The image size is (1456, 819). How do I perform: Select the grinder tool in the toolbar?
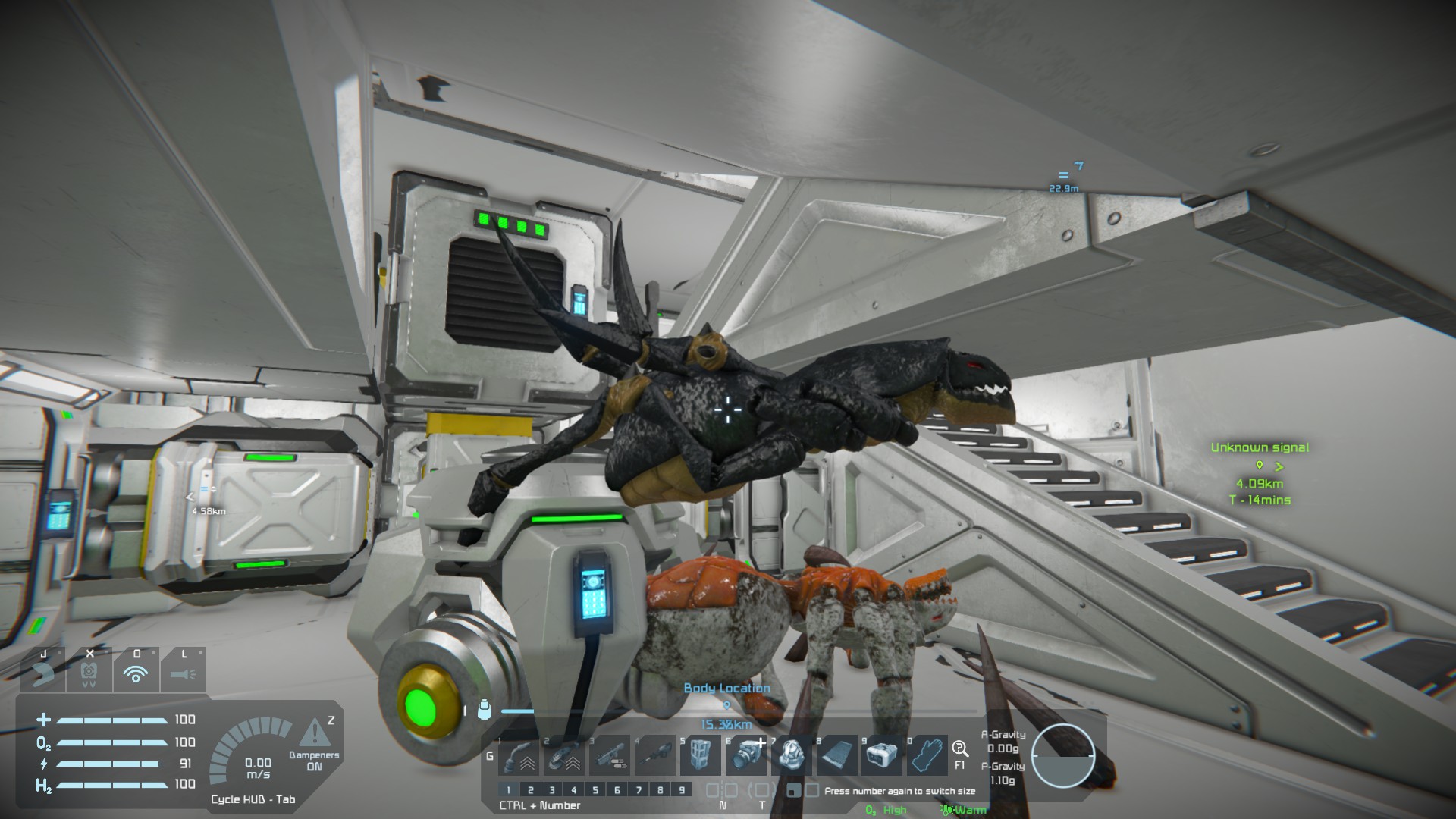coord(563,756)
